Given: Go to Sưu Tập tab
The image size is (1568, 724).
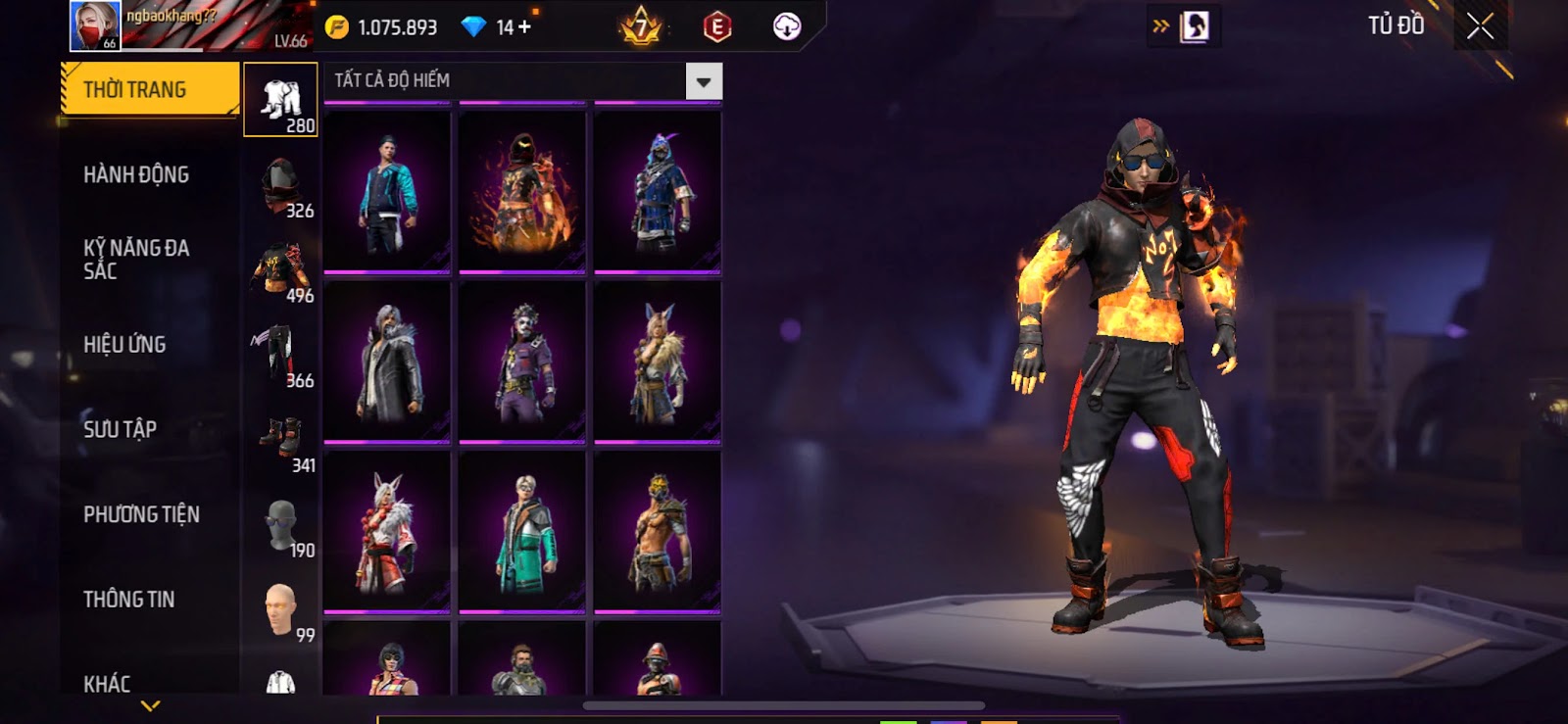Looking at the screenshot, I should pos(120,429).
